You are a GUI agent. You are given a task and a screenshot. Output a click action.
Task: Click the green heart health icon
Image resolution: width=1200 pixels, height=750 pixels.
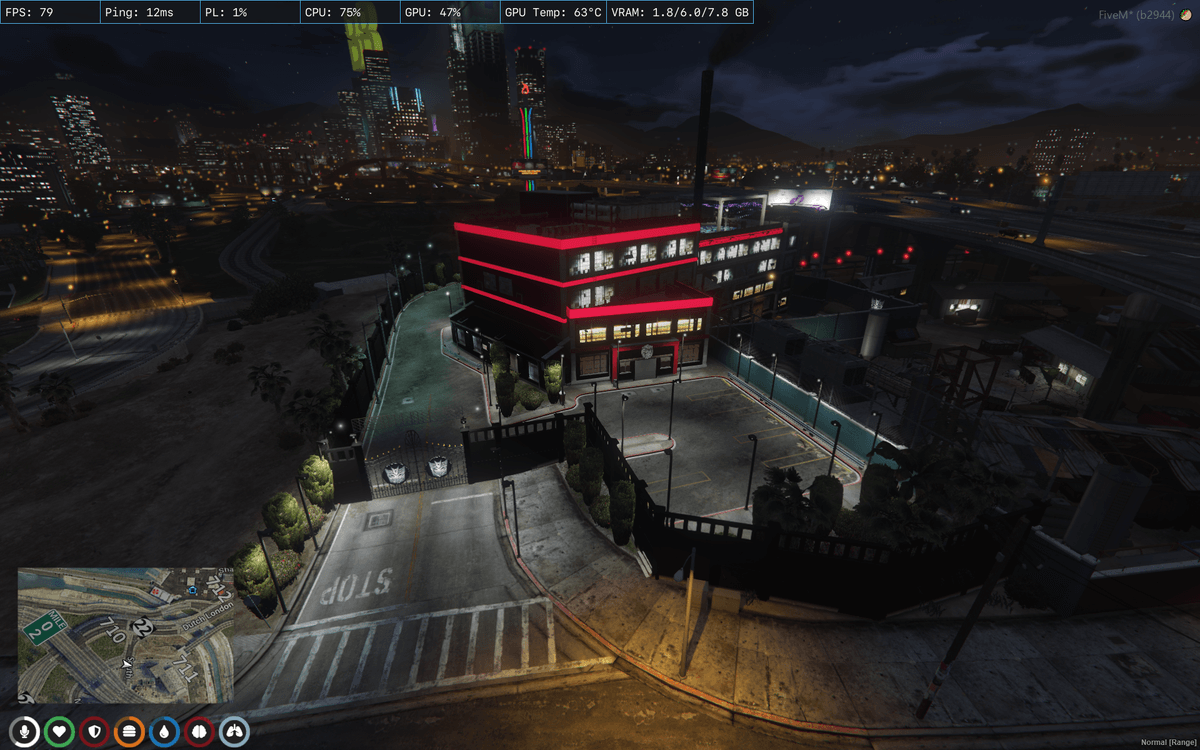coord(60,732)
